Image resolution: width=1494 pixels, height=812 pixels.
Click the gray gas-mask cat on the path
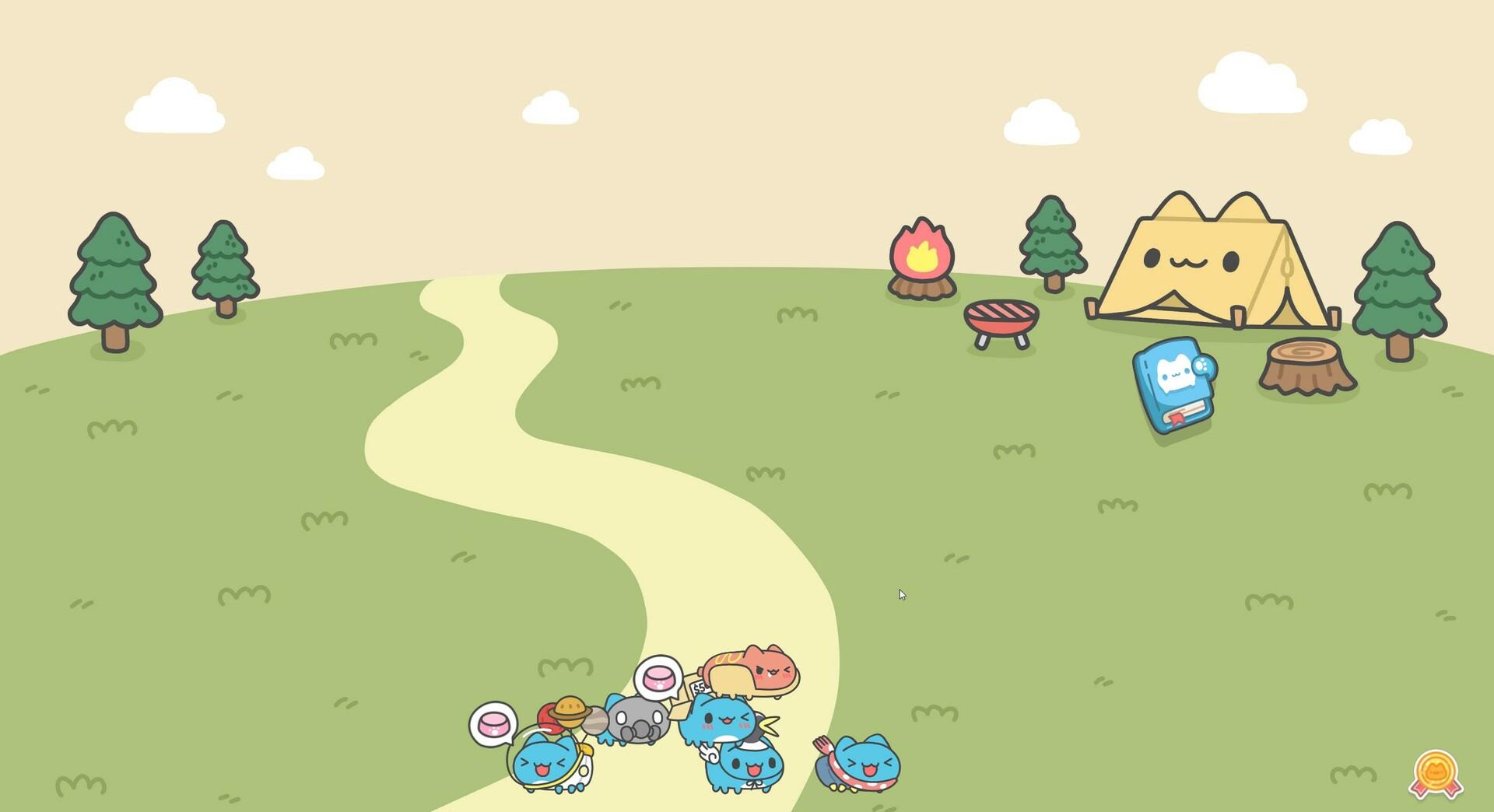(x=641, y=720)
